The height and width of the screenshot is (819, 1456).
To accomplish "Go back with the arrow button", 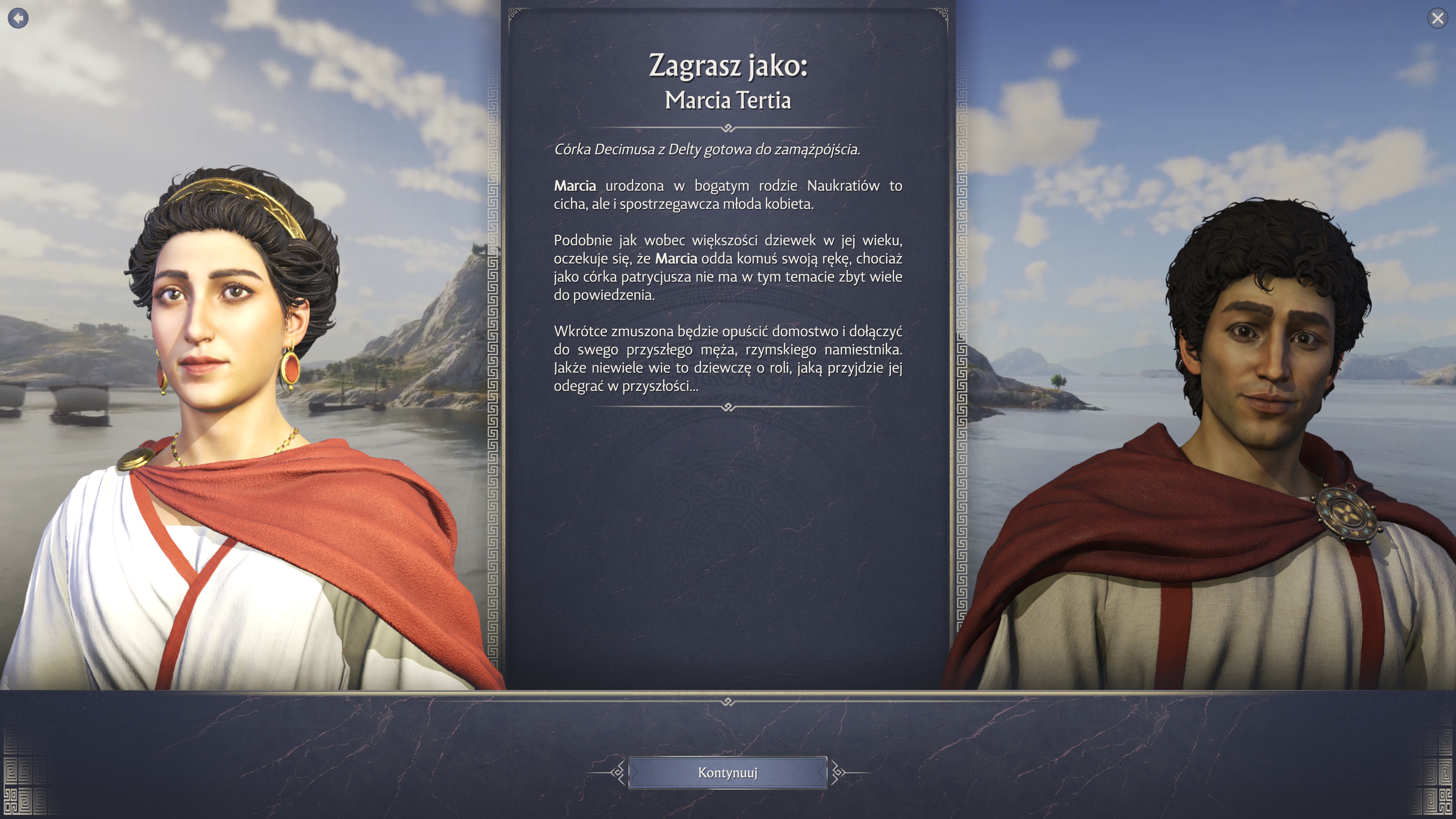I will click(x=18, y=18).
